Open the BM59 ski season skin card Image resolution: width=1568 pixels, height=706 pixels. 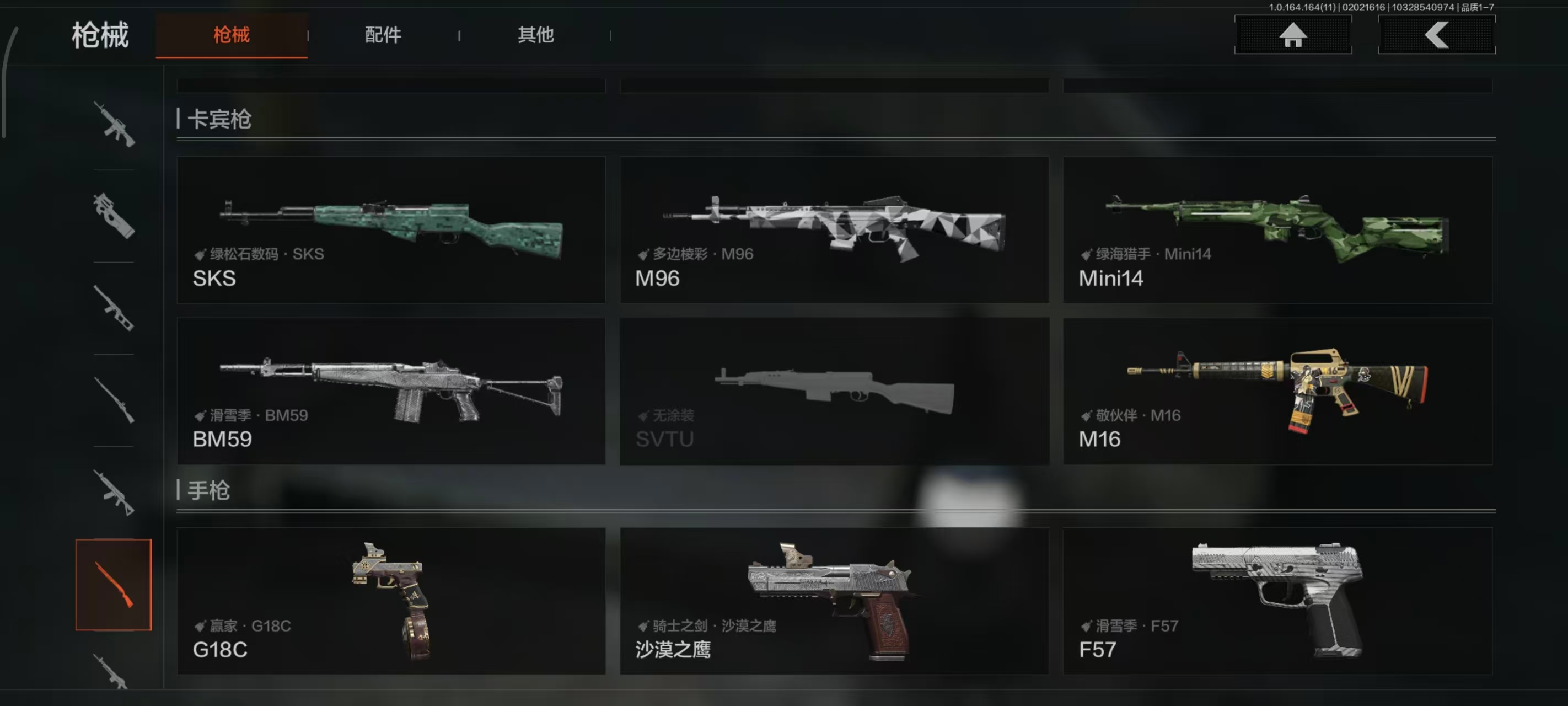(x=391, y=393)
